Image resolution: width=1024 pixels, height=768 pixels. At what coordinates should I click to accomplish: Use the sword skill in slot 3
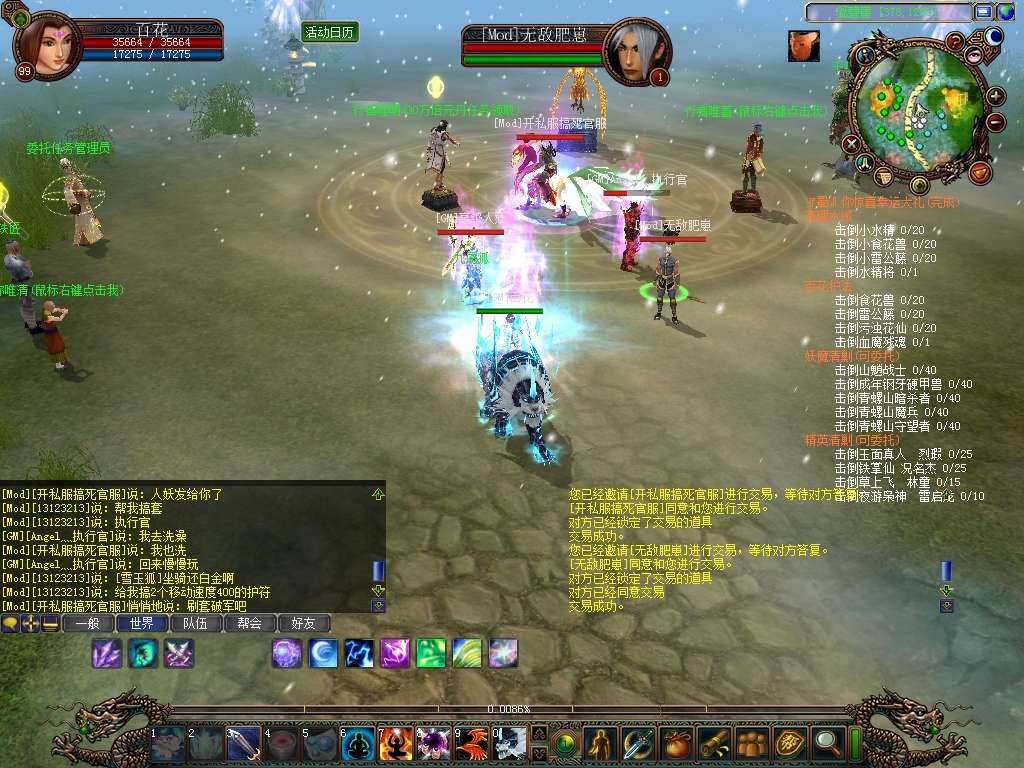pyautogui.click(x=244, y=744)
